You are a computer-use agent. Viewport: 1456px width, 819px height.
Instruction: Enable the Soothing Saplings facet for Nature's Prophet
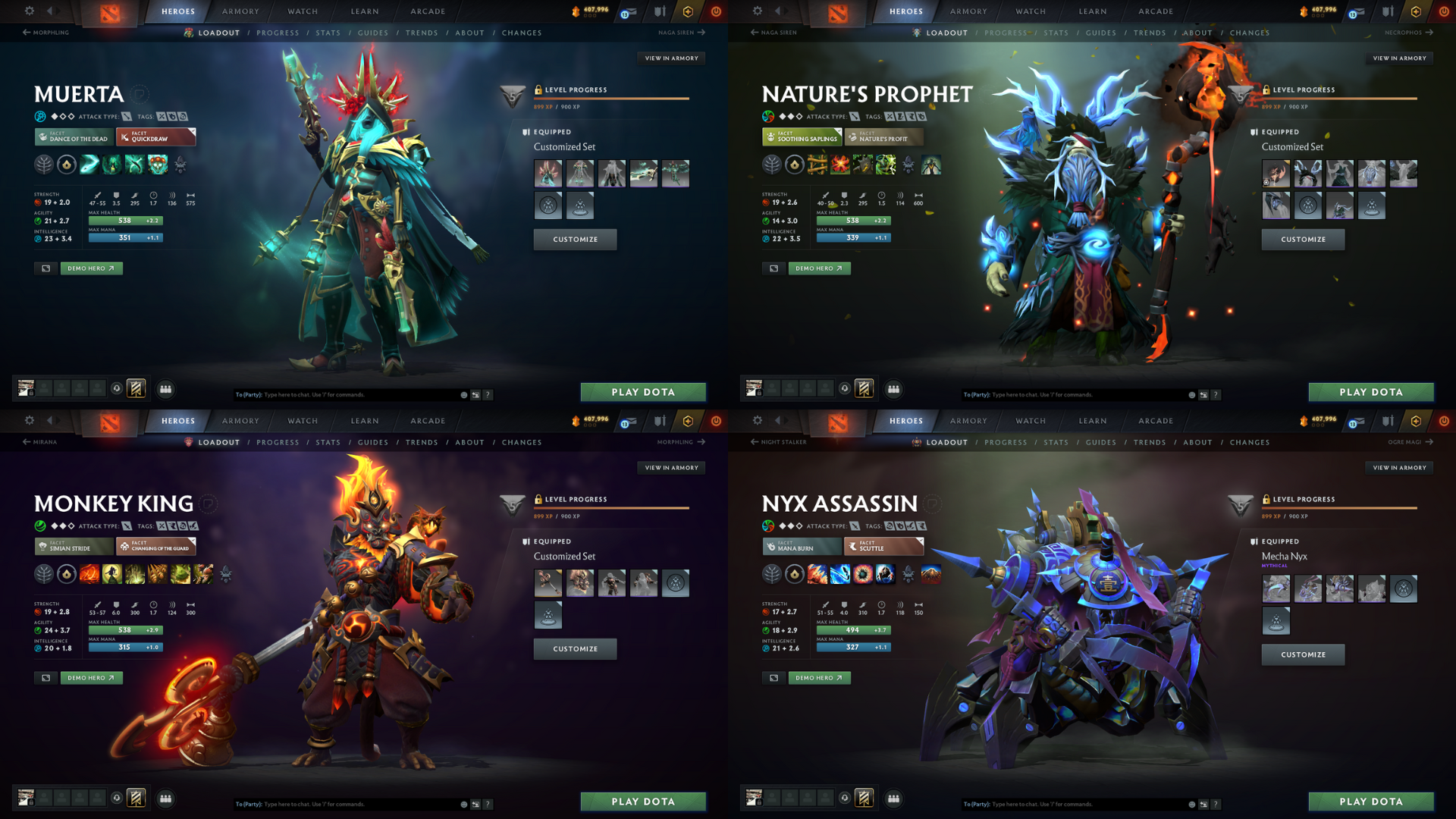click(802, 137)
